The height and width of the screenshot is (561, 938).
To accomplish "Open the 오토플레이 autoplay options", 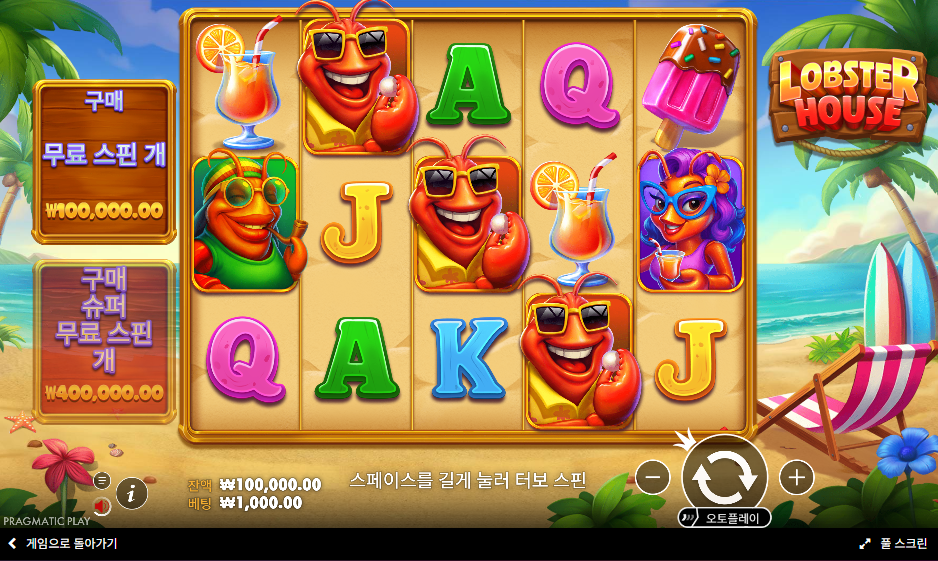I will point(725,518).
